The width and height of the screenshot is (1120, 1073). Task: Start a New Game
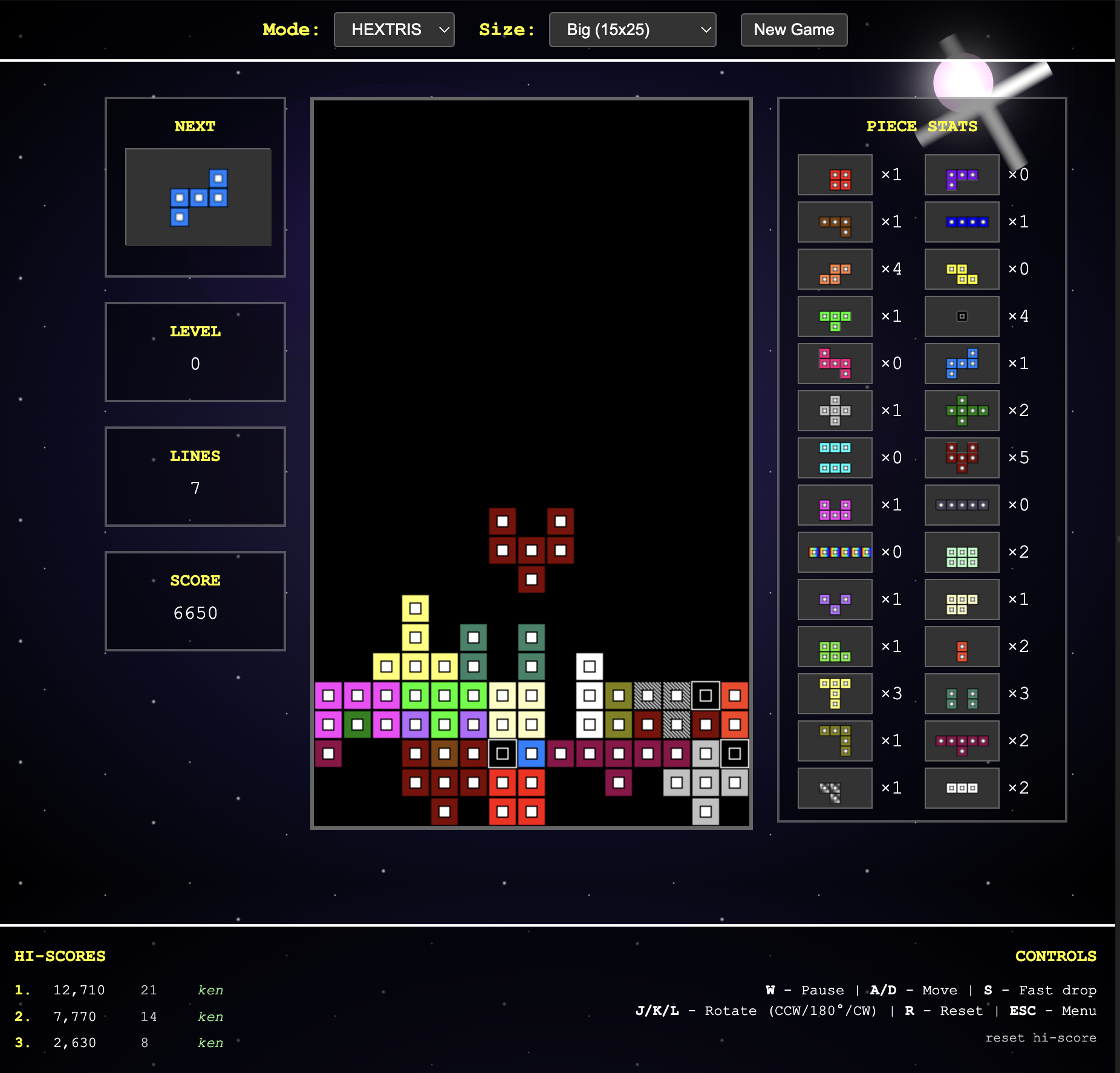point(793,30)
